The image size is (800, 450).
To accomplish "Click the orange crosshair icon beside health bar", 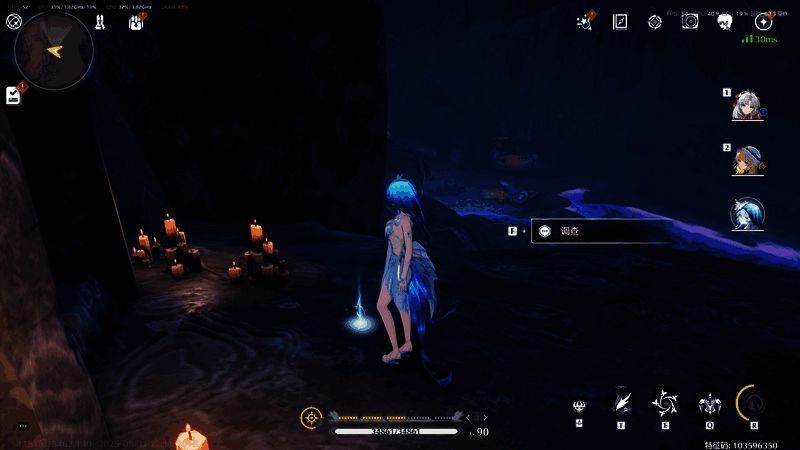I will (312, 417).
